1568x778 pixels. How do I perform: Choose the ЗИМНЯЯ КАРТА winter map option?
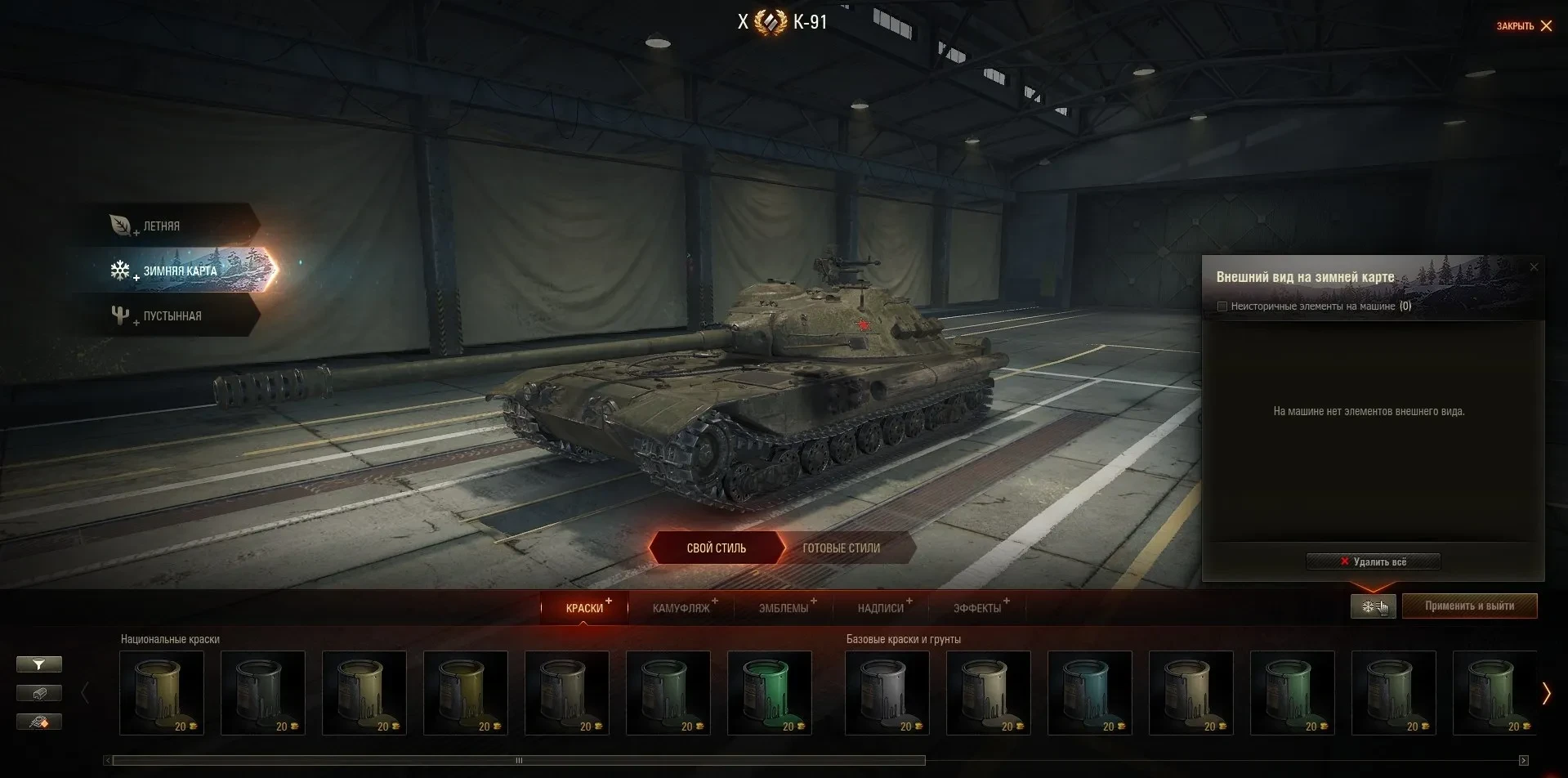point(180,271)
